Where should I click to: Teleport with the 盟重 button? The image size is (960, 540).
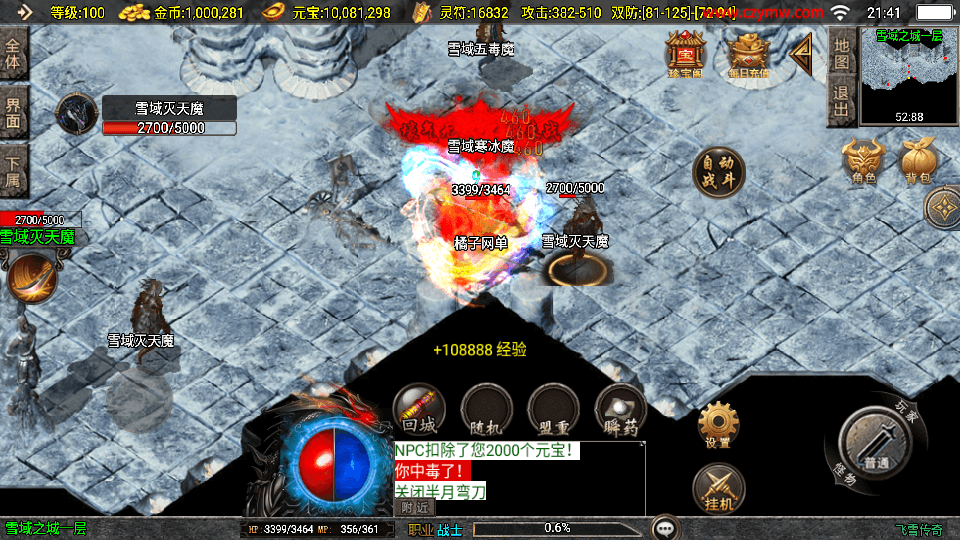[553, 409]
